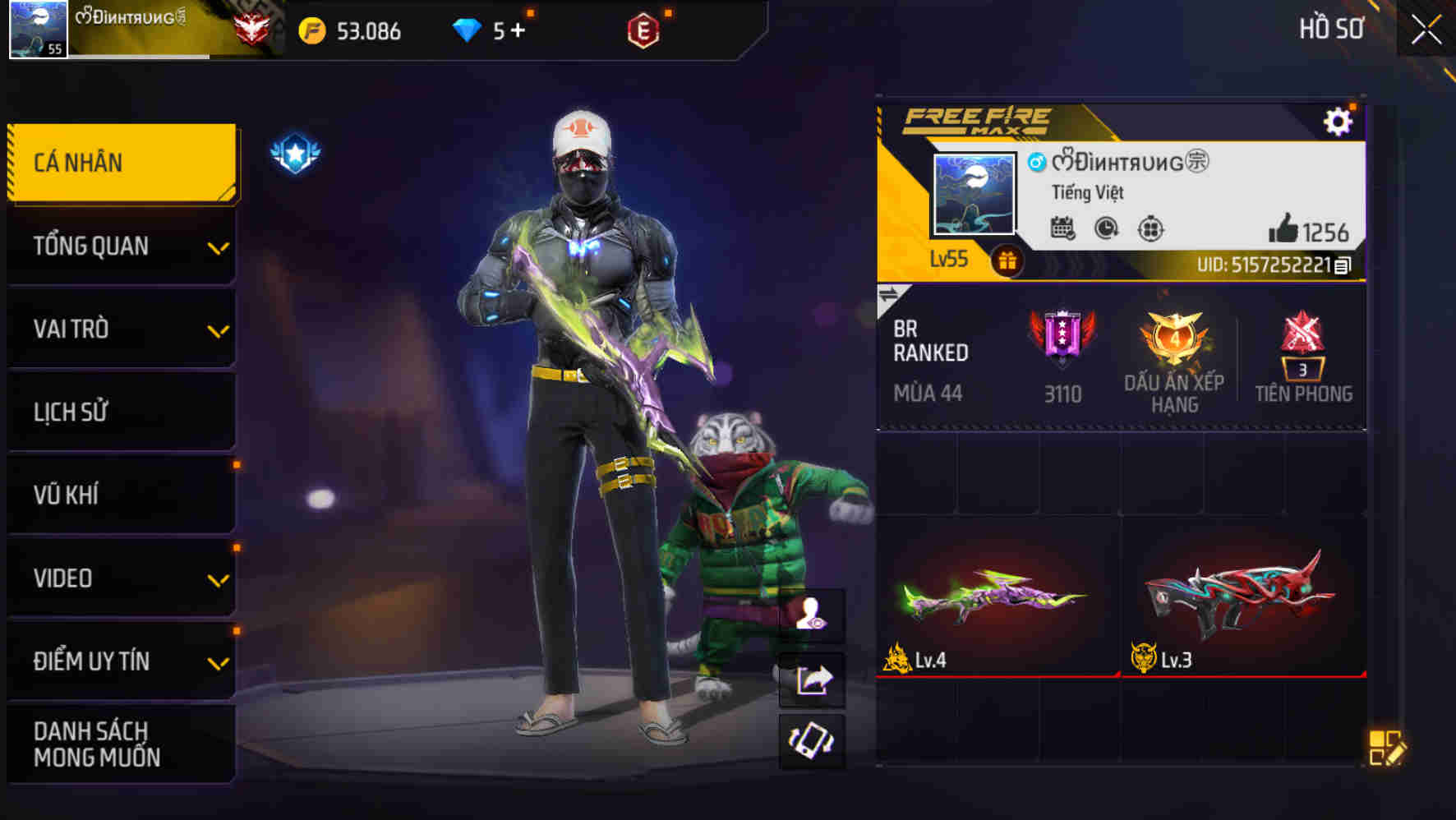Open the profile settings gear icon
1456x820 pixels.
pos(1339,120)
